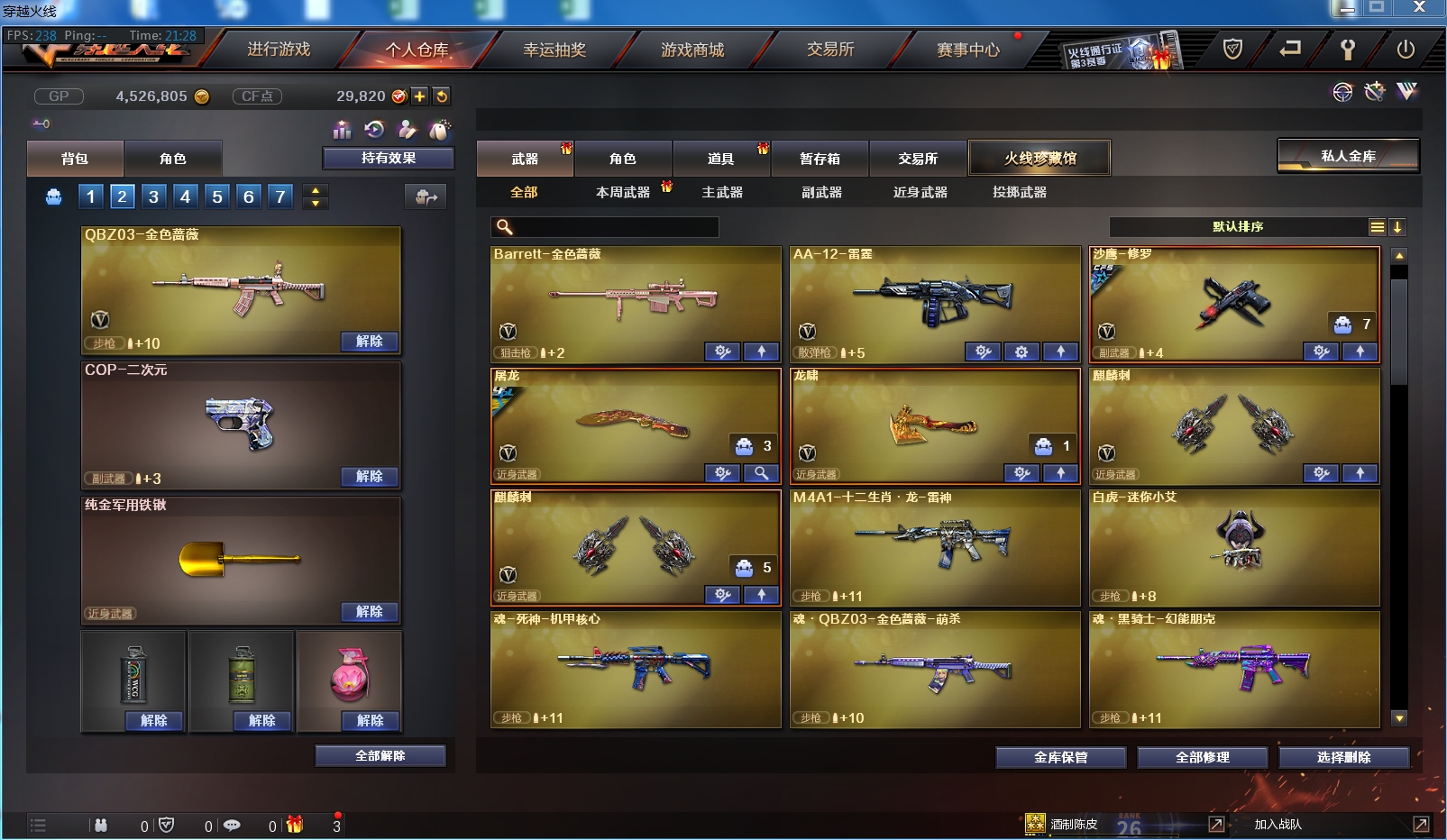
Task: Select the crosshair icon at top right
Action: [x=1342, y=92]
